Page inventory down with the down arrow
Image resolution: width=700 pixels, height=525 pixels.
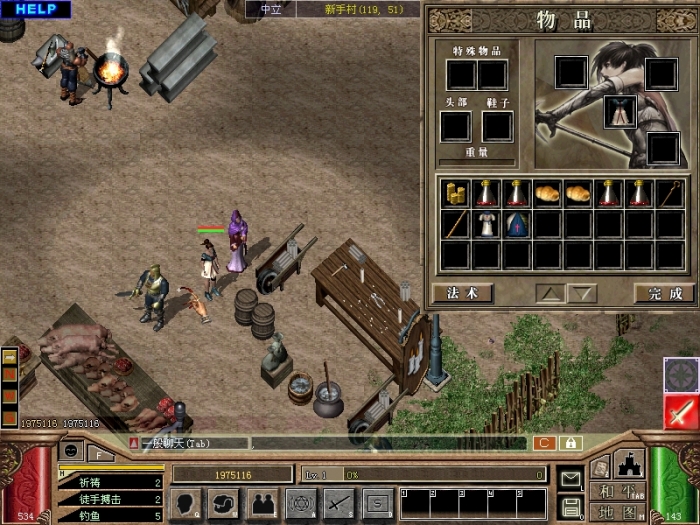point(582,293)
